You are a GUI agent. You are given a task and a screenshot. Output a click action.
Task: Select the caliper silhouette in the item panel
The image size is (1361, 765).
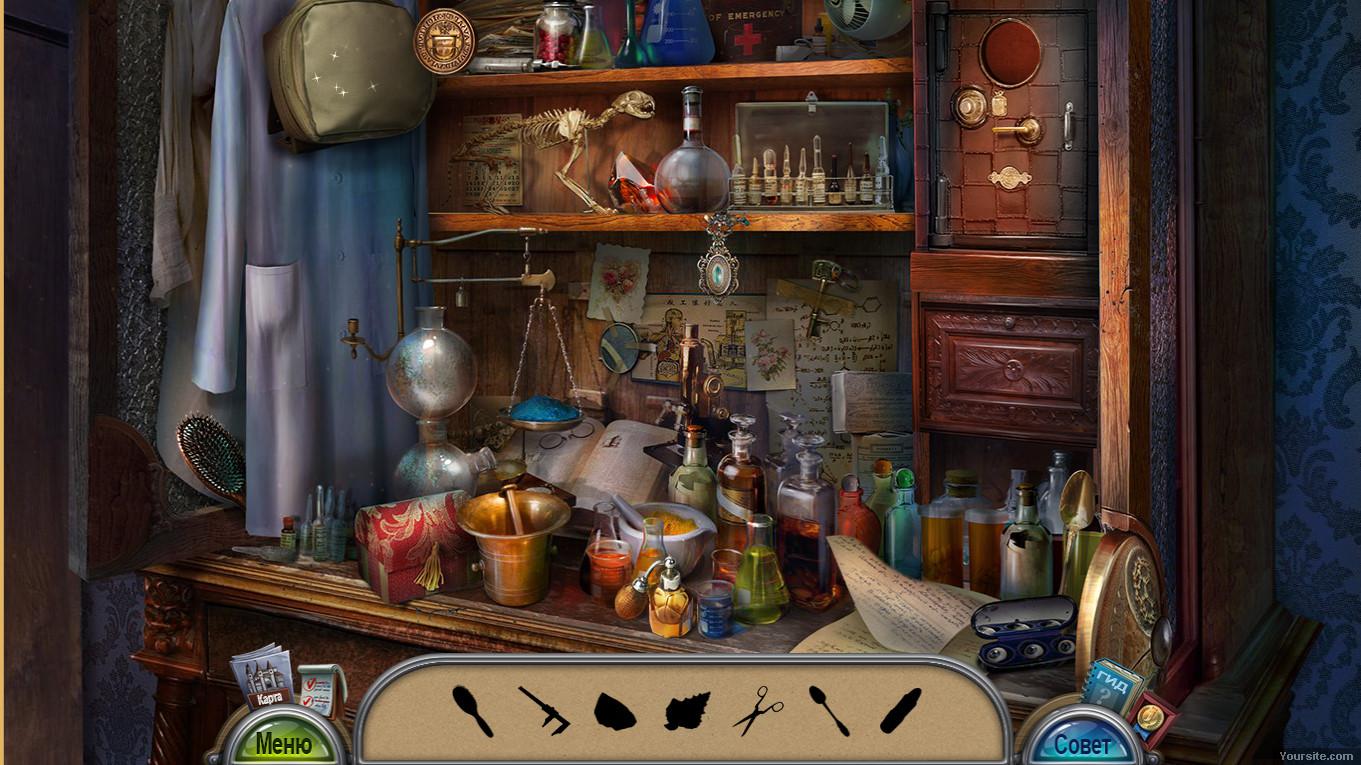[544, 710]
